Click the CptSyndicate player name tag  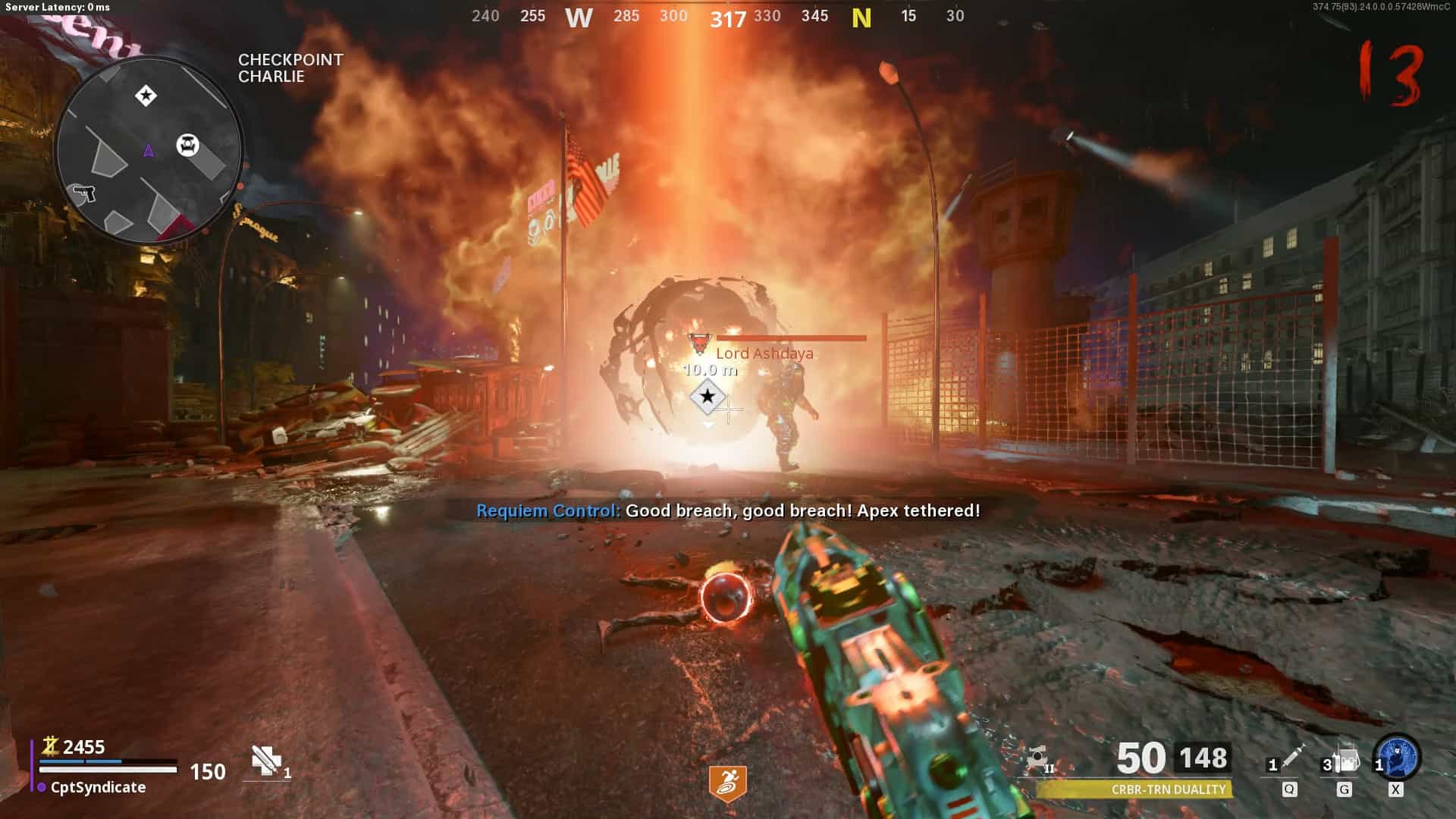(x=97, y=787)
